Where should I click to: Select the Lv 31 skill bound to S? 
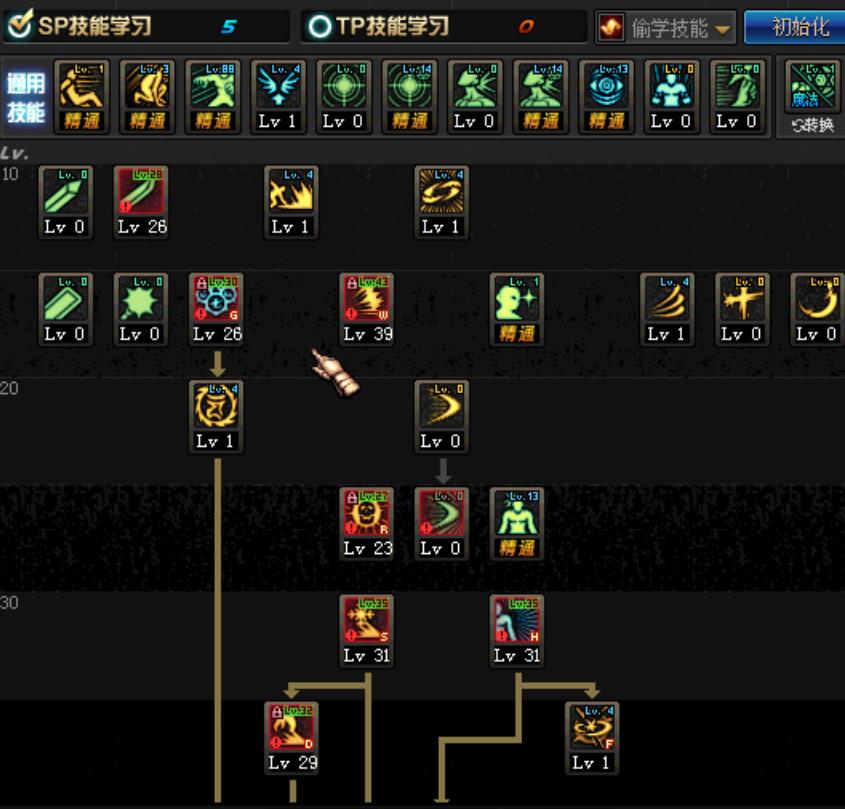click(x=367, y=621)
